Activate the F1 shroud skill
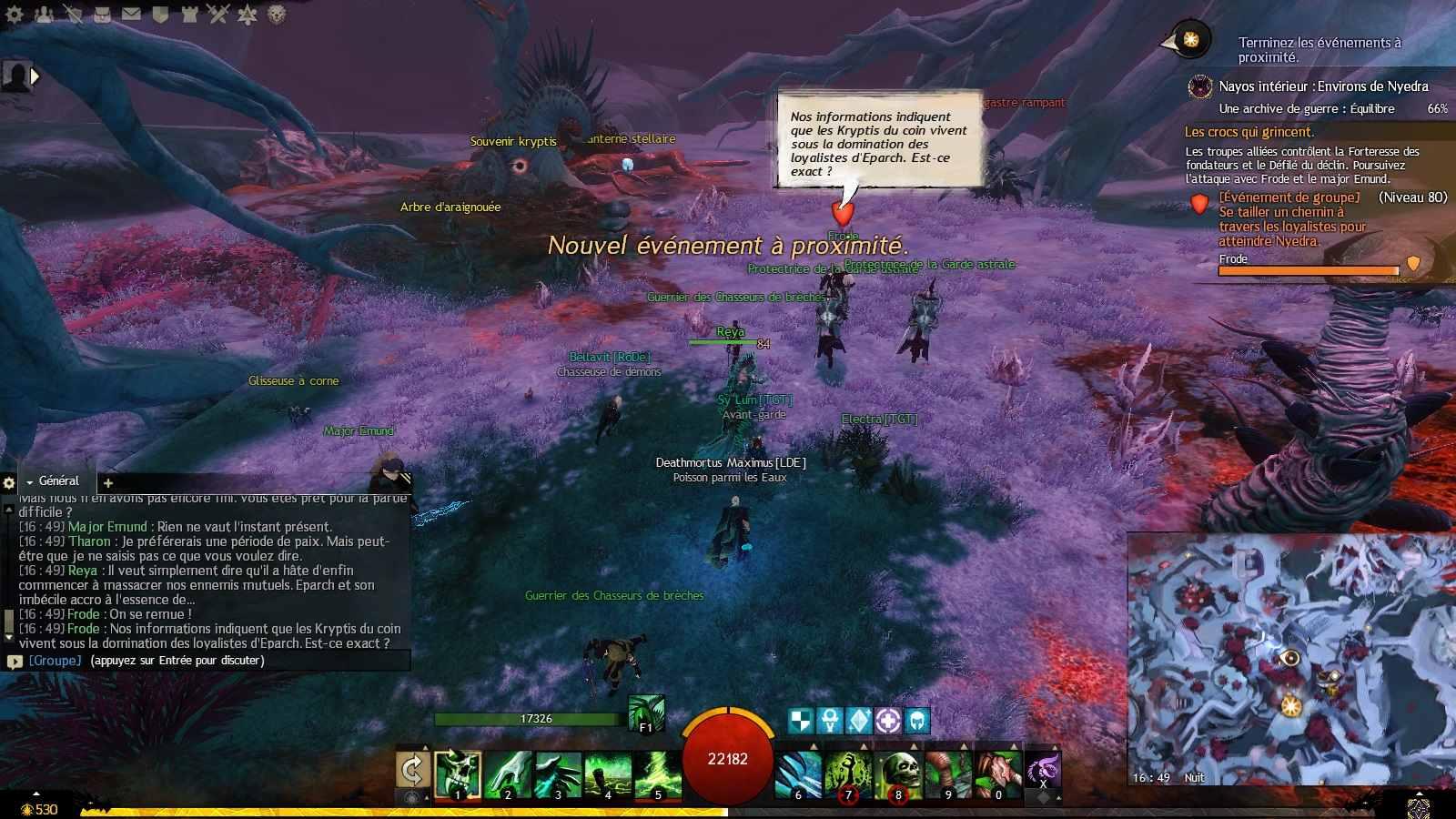 (x=645, y=713)
